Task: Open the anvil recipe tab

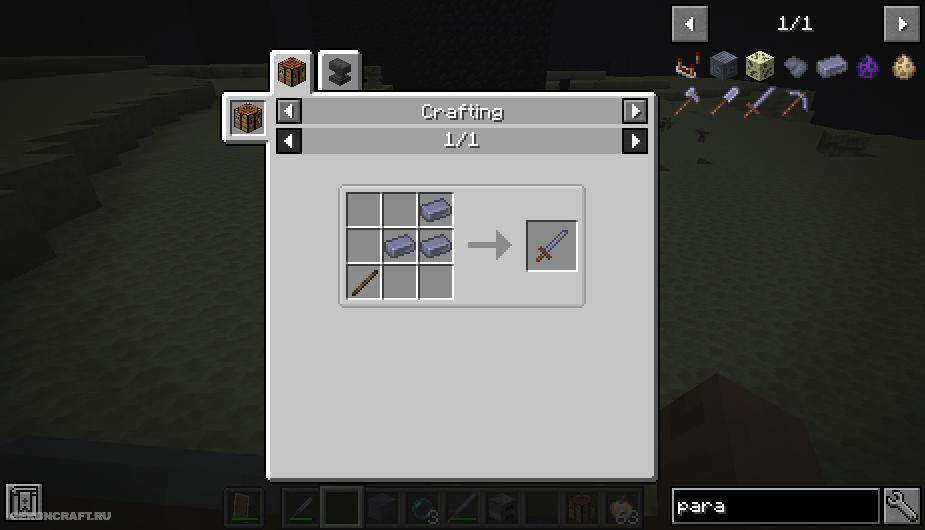Action: pos(340,71)
